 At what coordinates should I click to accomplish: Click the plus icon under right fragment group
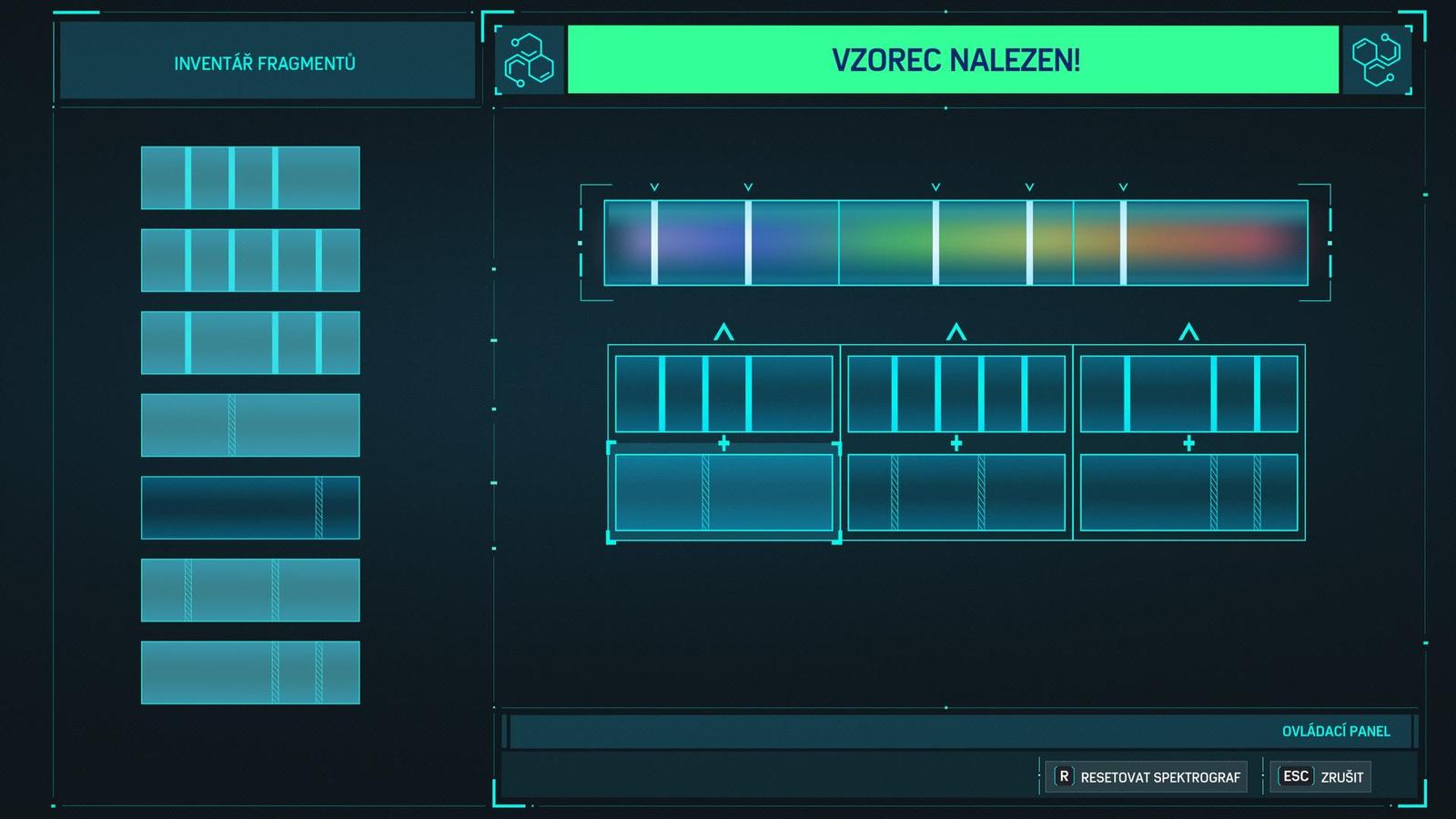click(1188, 445)
